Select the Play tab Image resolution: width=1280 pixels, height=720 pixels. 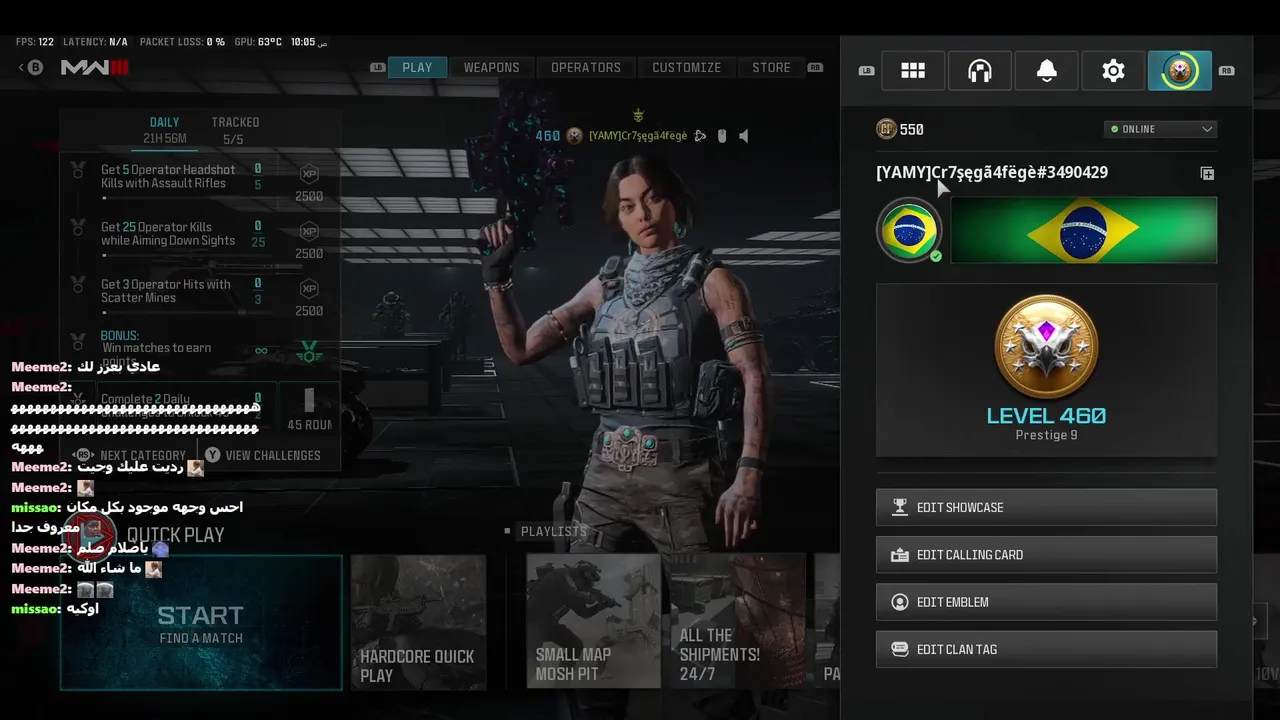click(417, 68)
